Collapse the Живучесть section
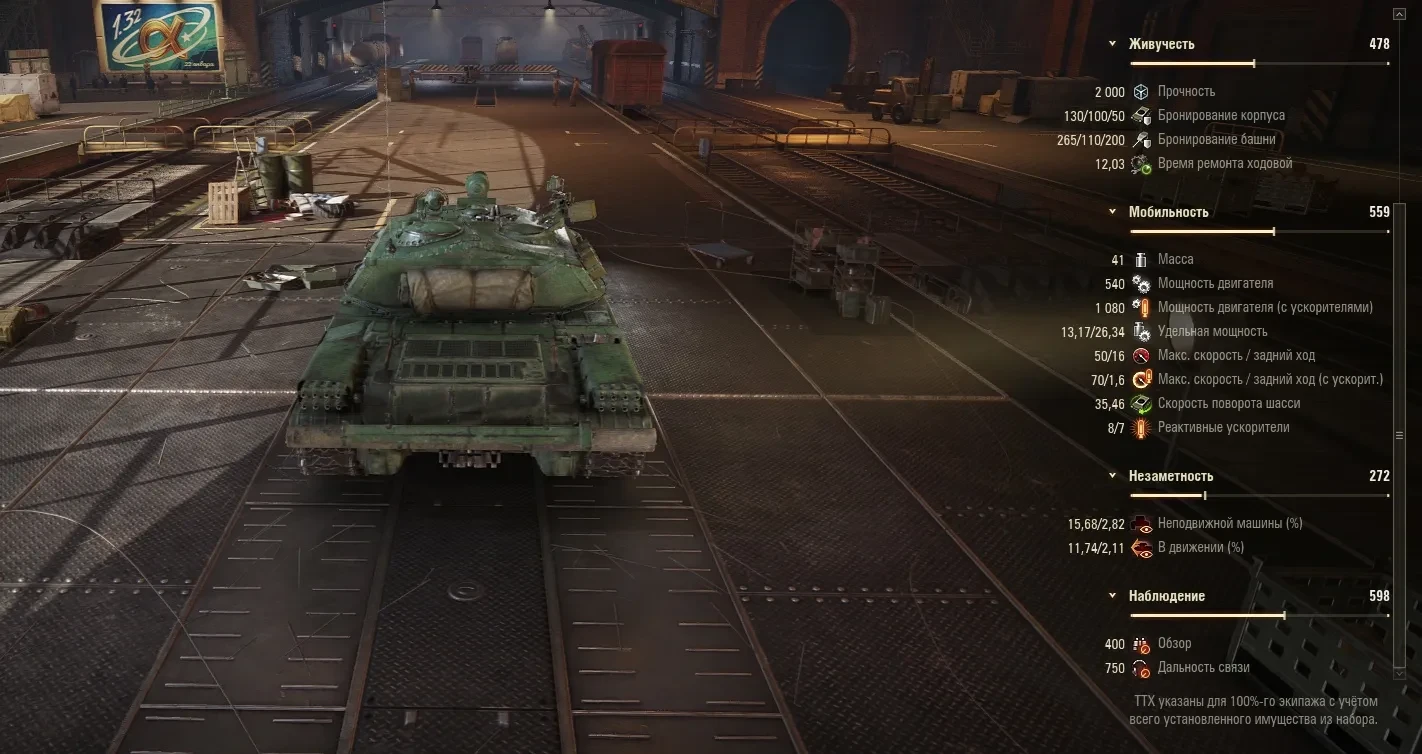1422x754 pixels. pos(1113,44)
